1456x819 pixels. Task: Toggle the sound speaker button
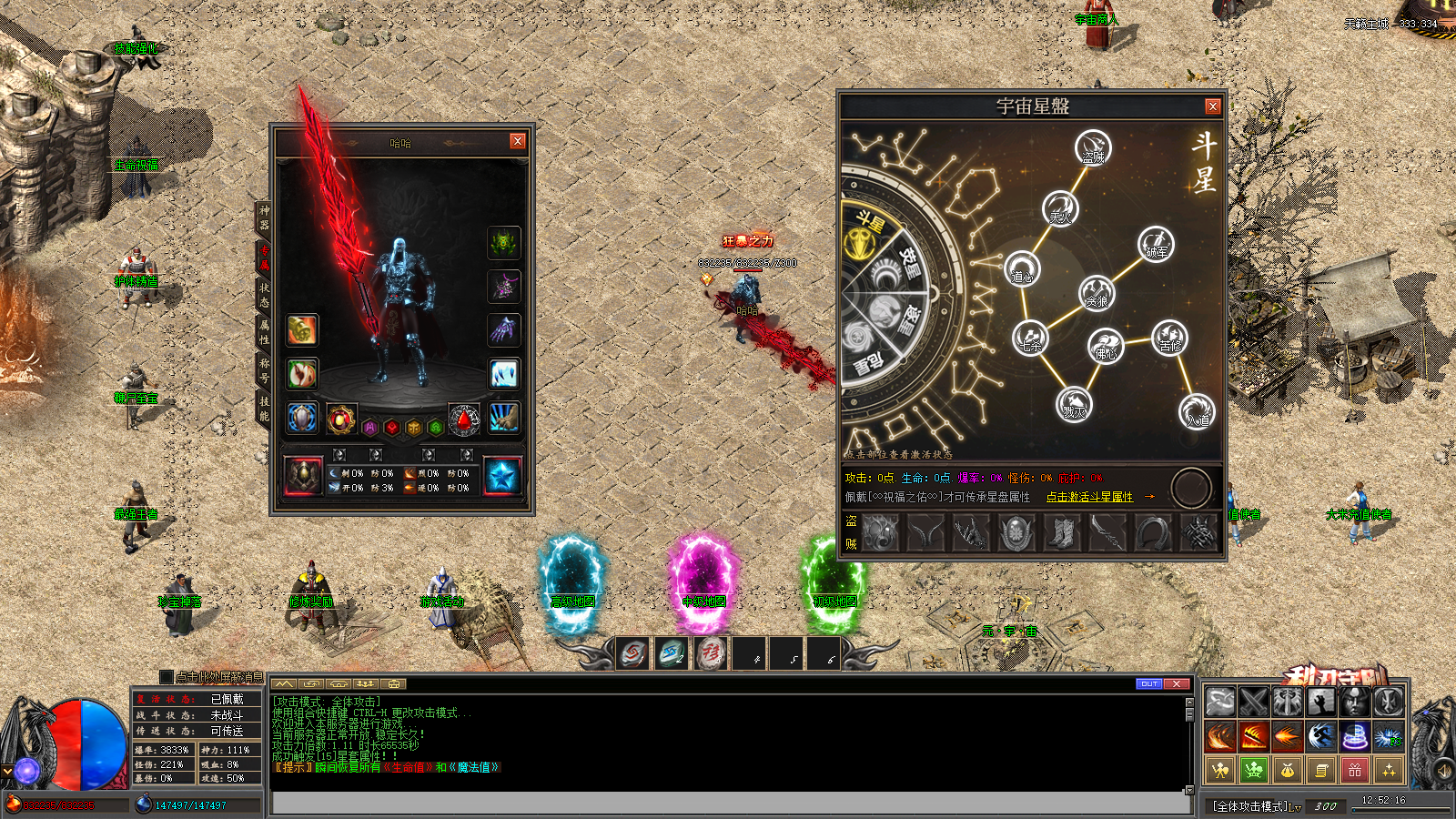click(x=1442, y=771)
